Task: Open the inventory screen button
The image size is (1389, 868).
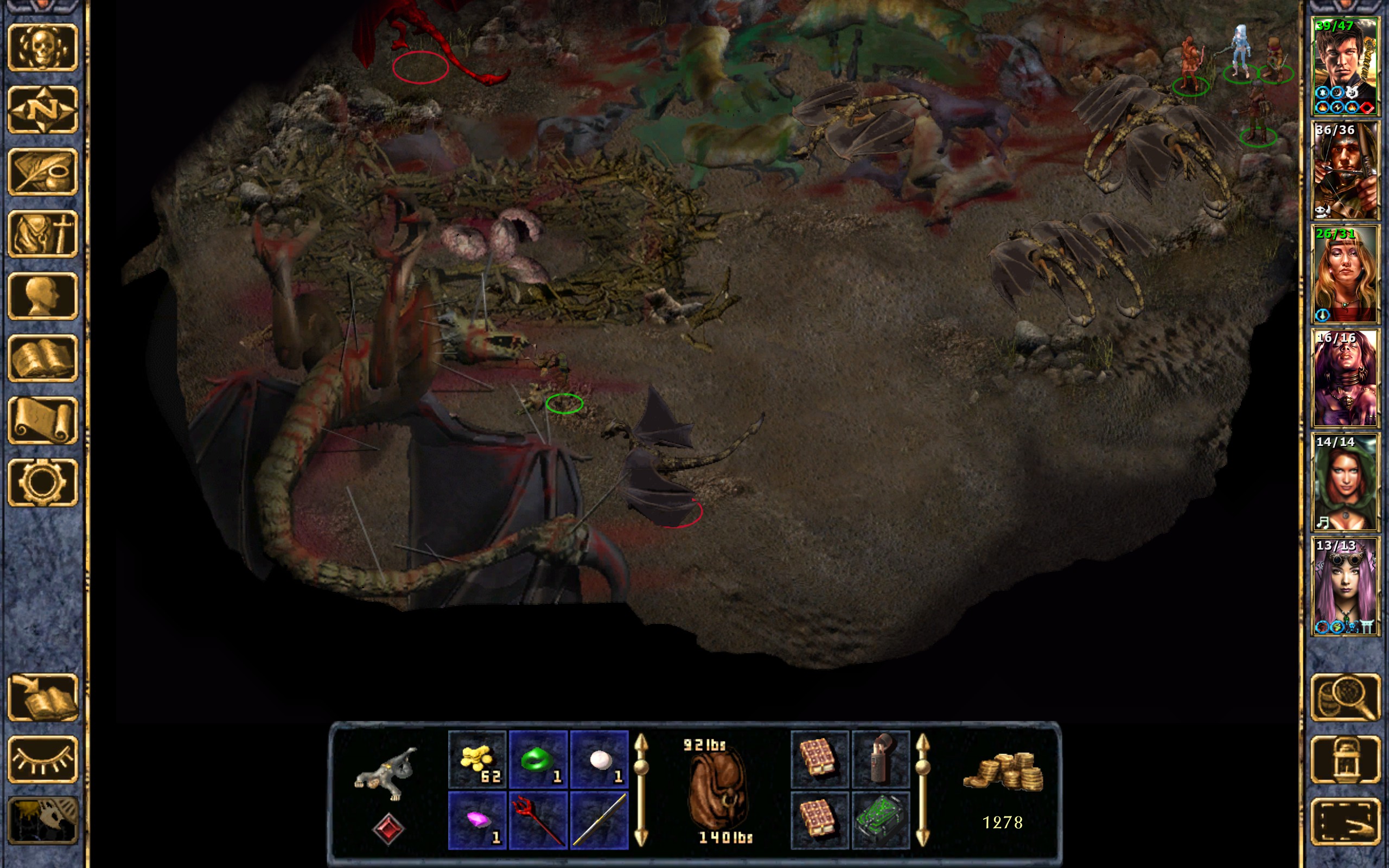Action: tap(42, 234)
